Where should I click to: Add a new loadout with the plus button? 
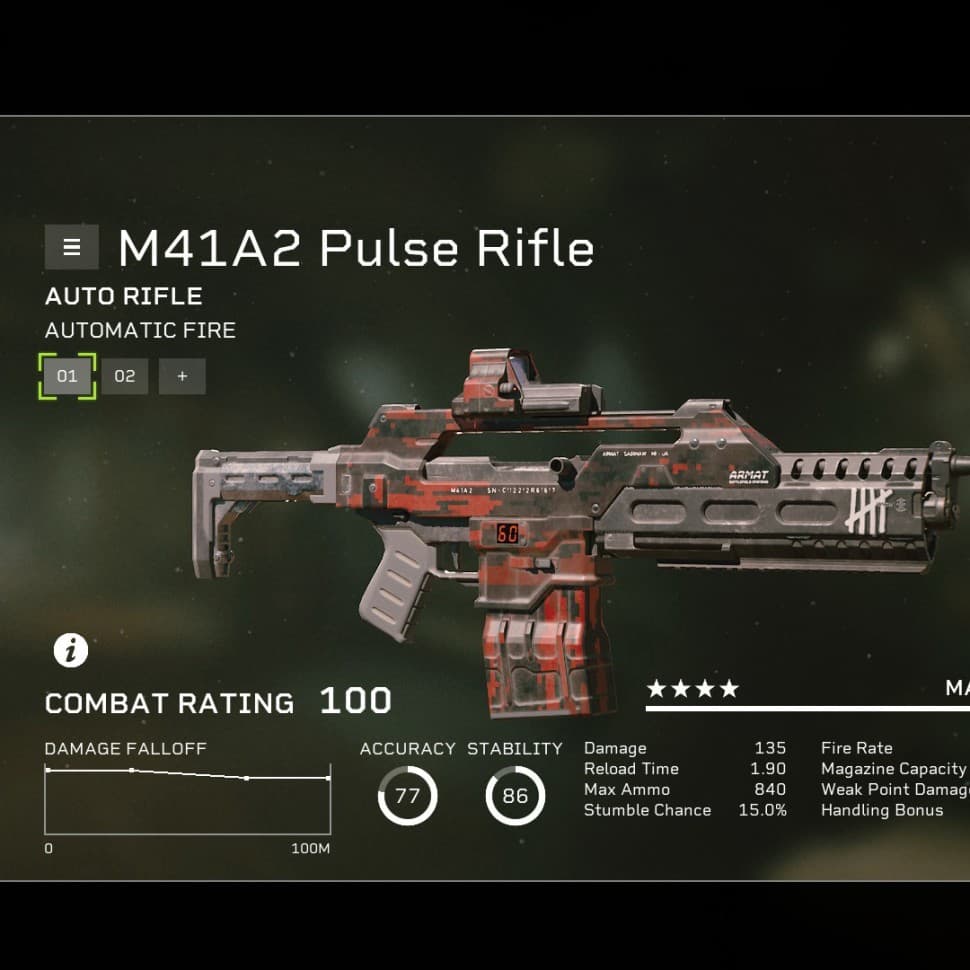click(182, 376)
